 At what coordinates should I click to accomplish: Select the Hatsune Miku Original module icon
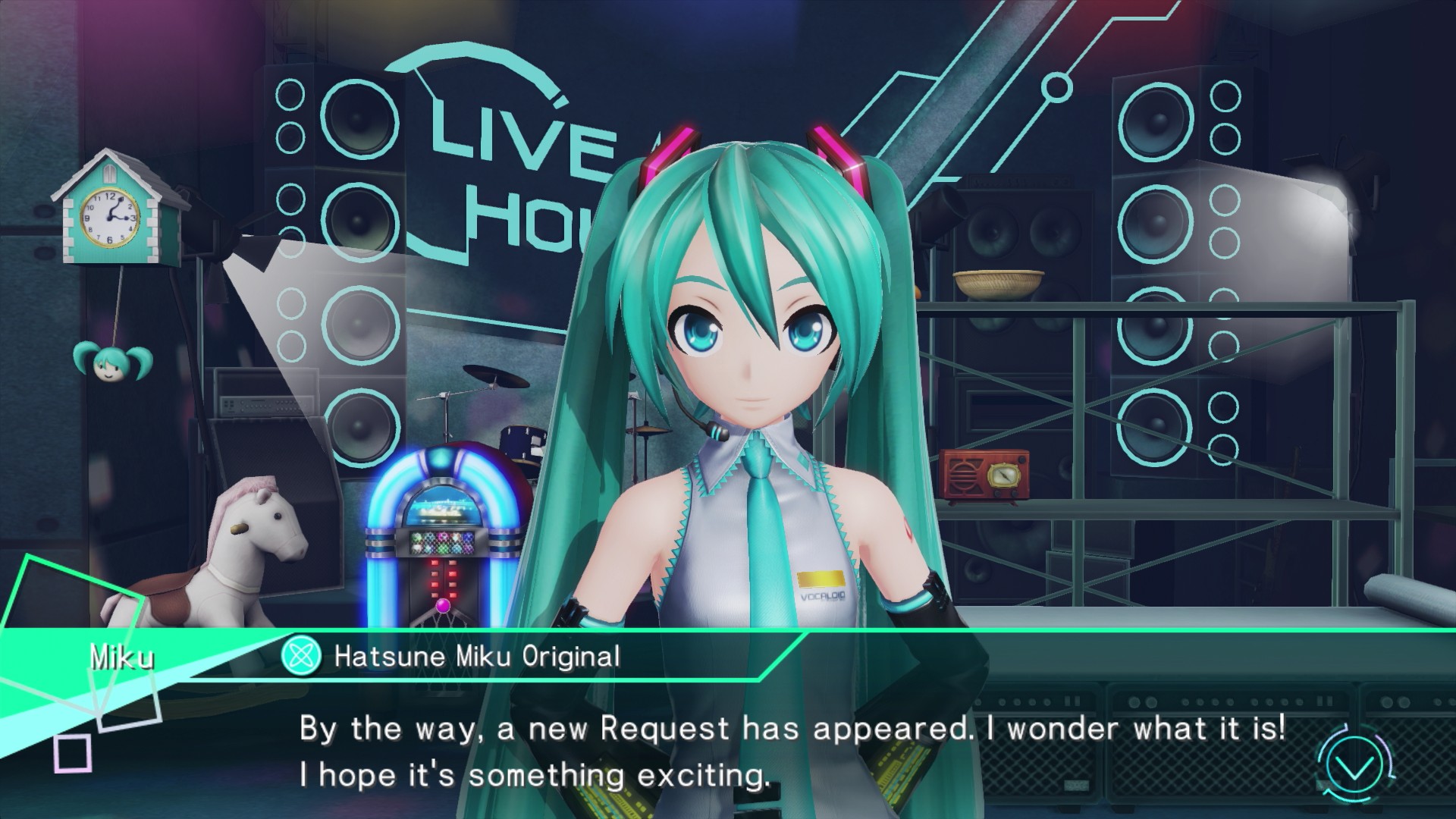pyautogui.click(x=300, y=656)
